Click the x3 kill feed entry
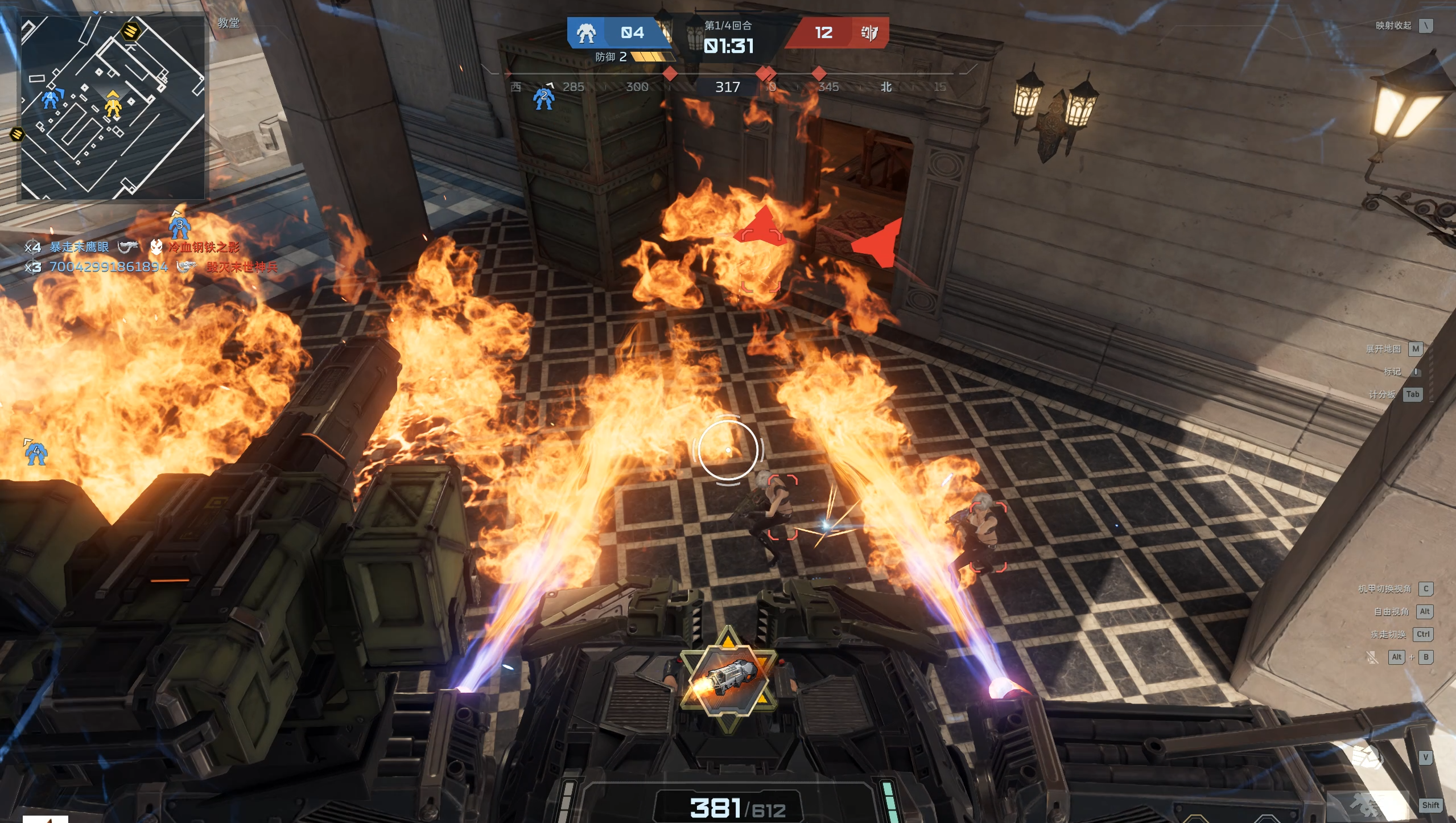The height and width of the screenshot is (823, 1456). click(x=151, y=267)
